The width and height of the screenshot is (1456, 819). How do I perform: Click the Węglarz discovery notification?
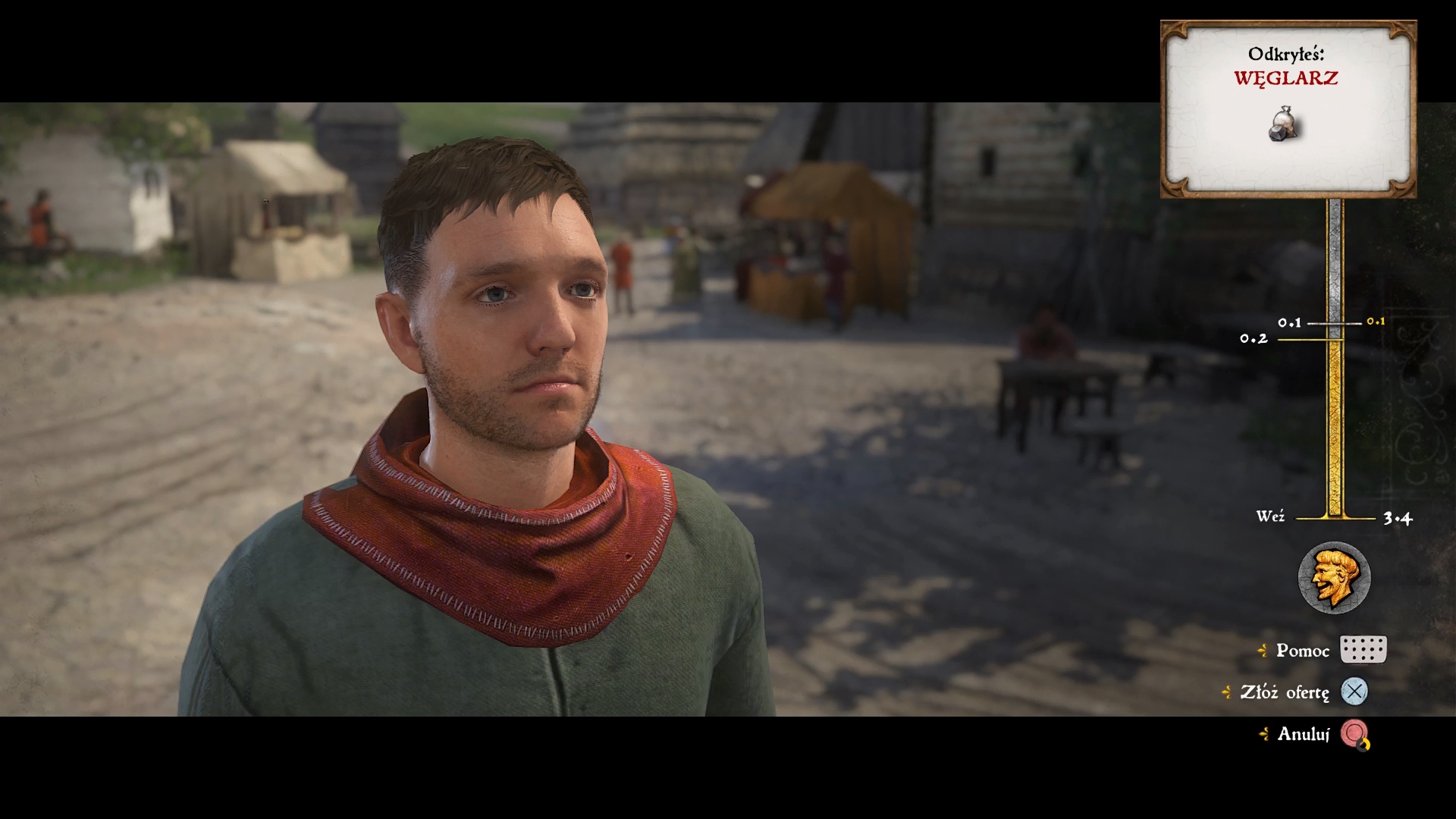point(1288,109)
